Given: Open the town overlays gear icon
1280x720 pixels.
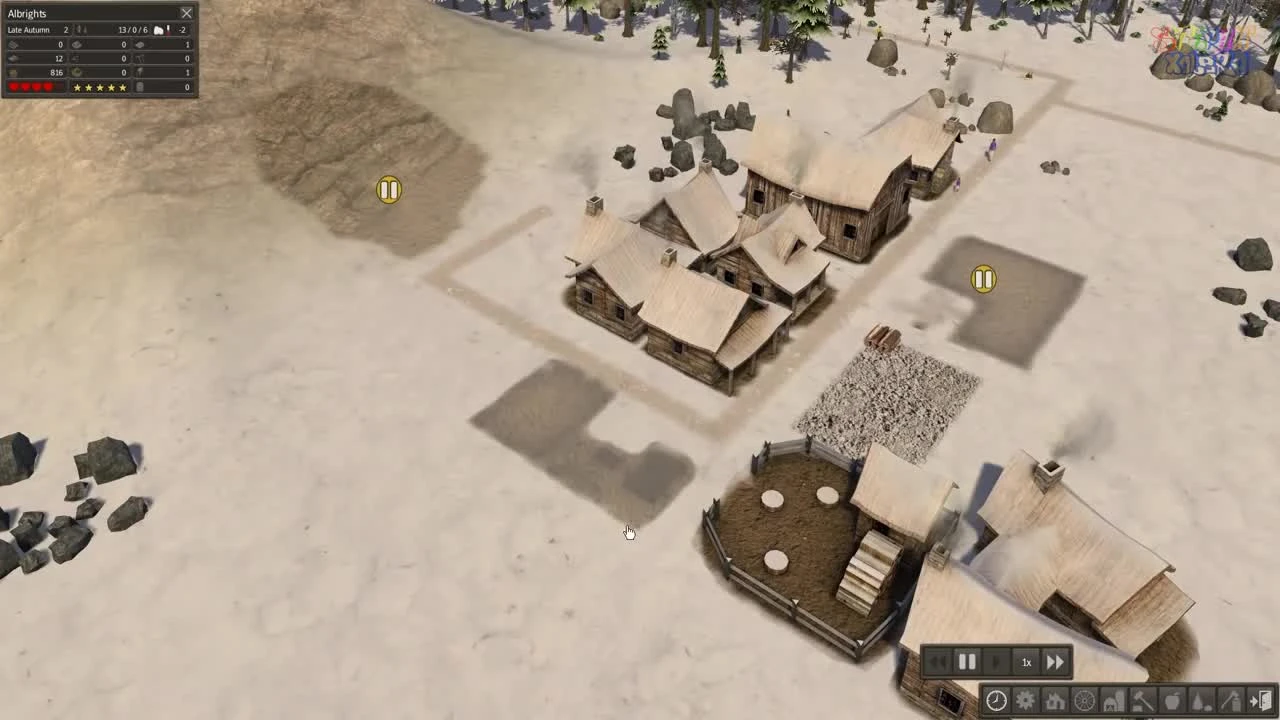Looking at the screenshot, I should click(x=1026, y=700).
